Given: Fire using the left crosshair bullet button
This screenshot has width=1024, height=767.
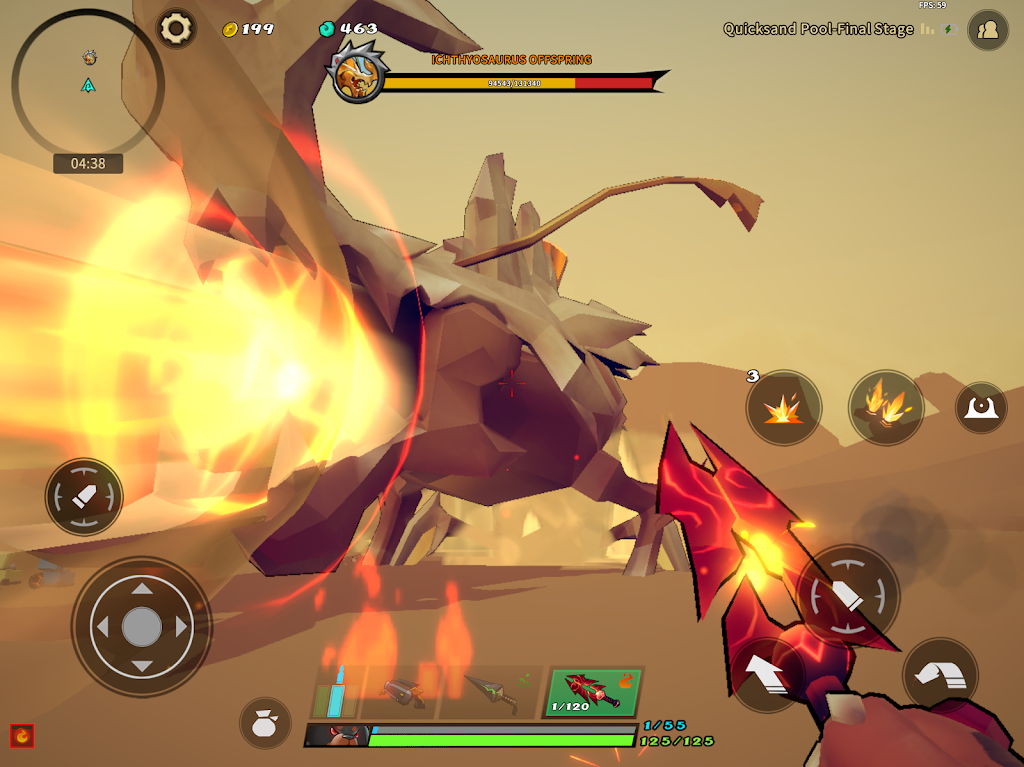Looking at the screenshot, I should [x=84, y=497].
